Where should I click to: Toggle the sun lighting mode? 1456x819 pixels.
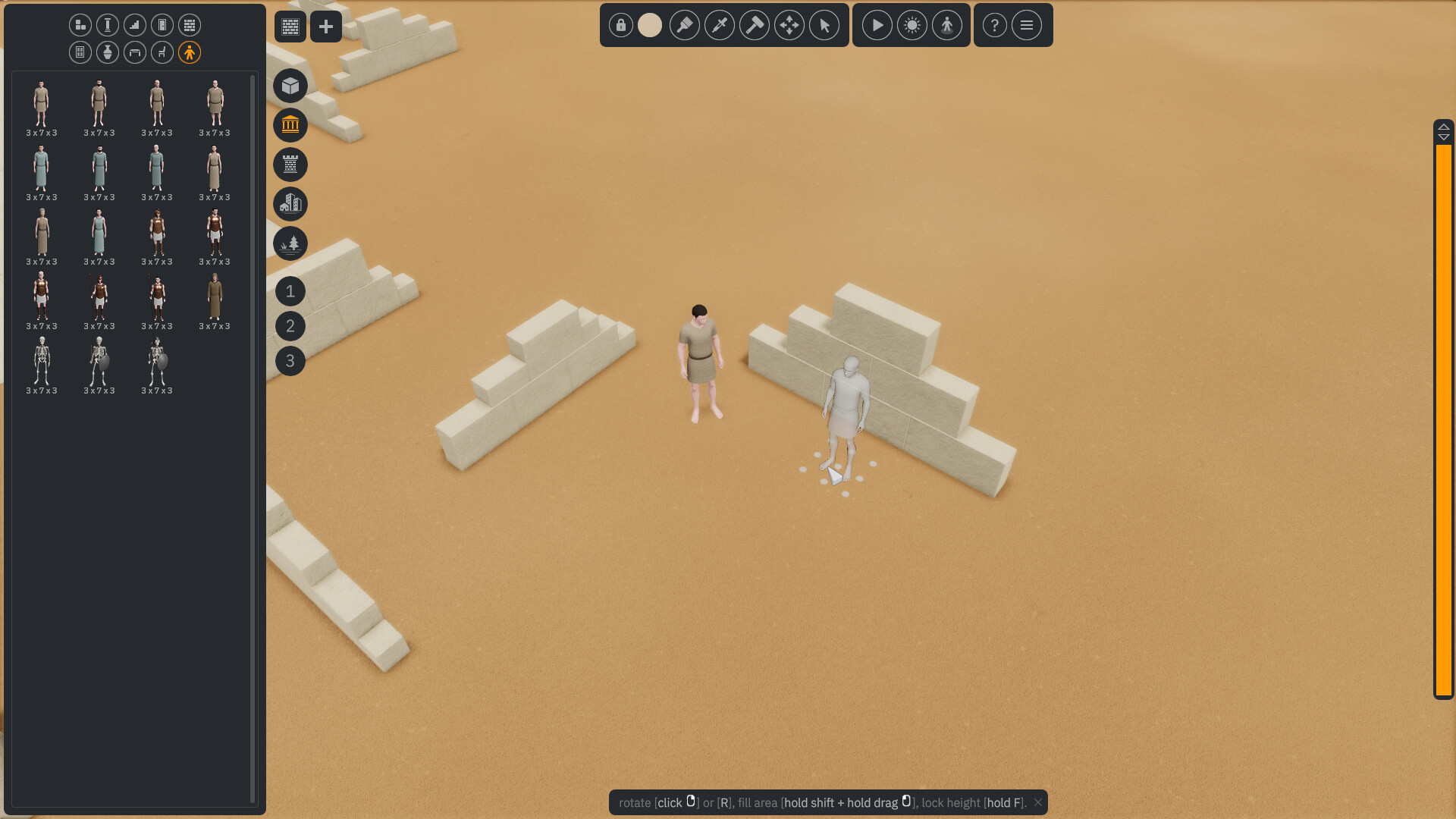click(912, 25)
